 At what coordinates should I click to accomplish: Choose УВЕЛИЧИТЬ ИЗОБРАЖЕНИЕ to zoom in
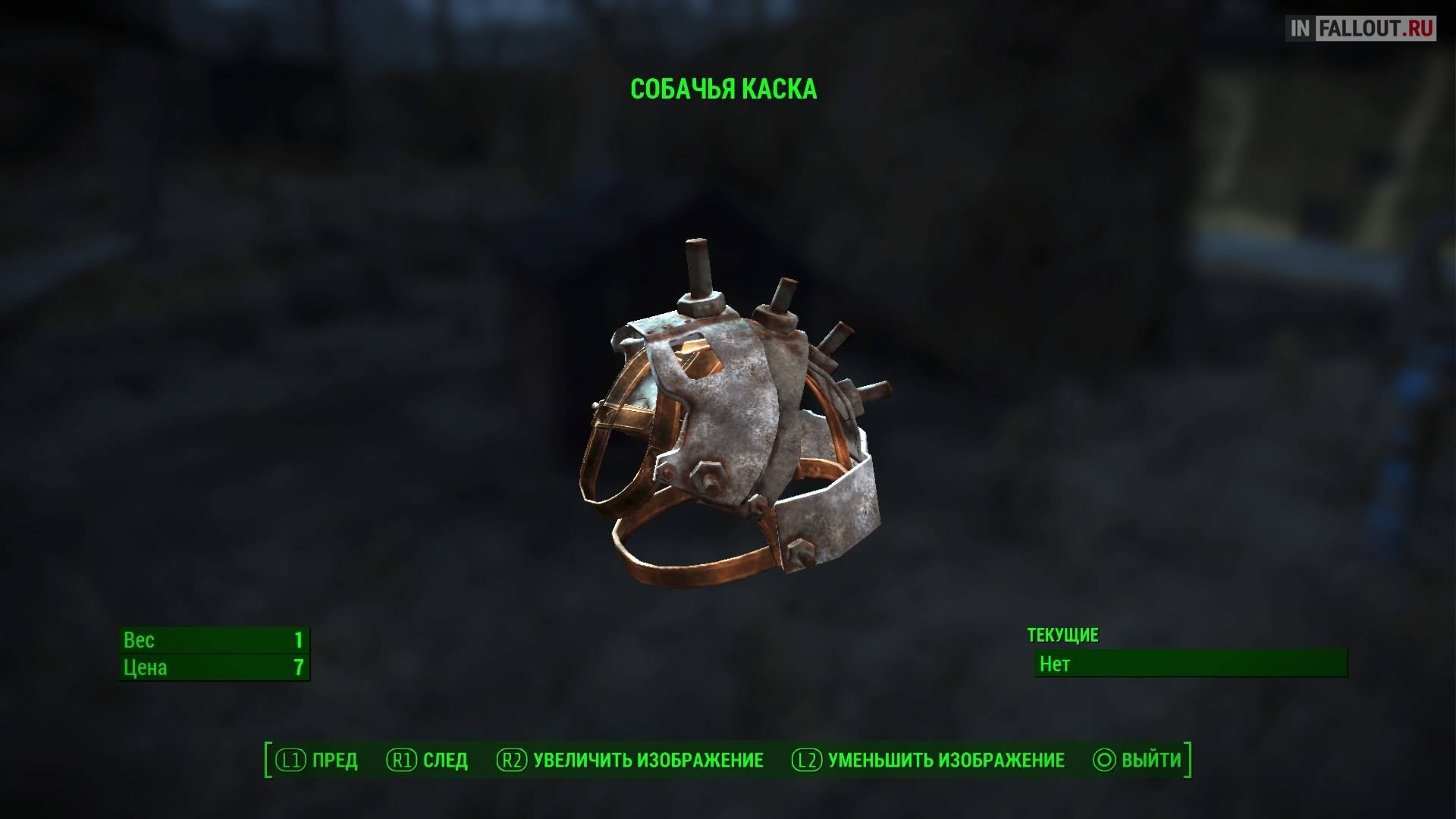(630, 760)
